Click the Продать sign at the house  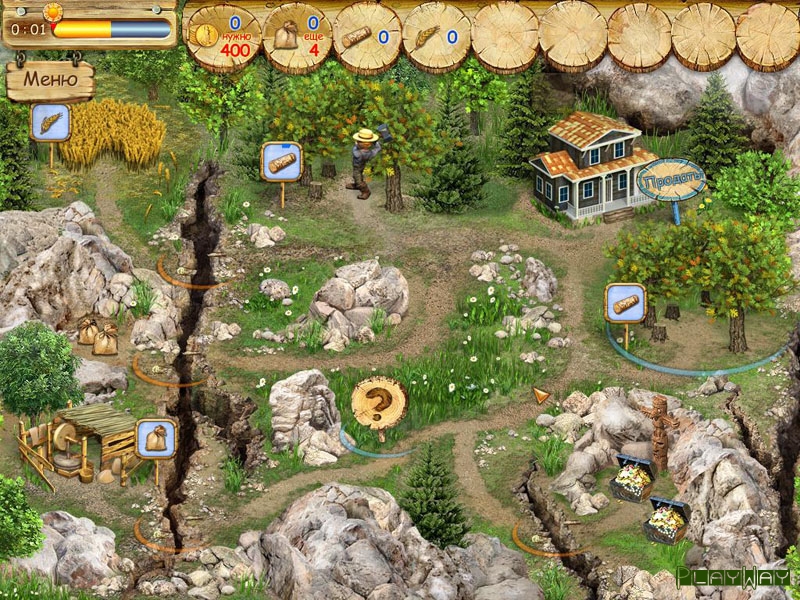tap(671, 178)
